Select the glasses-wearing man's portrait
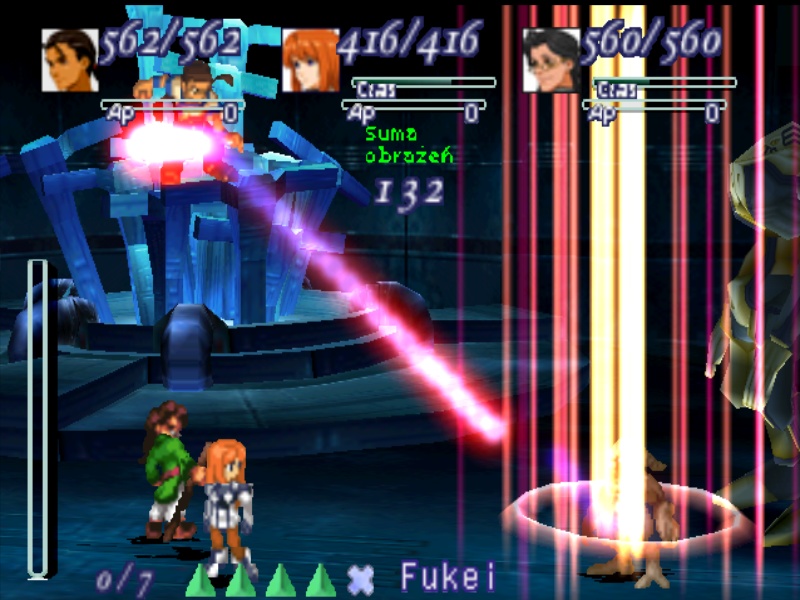Screen dimensions: 800x600 click(x=551, y=60)
